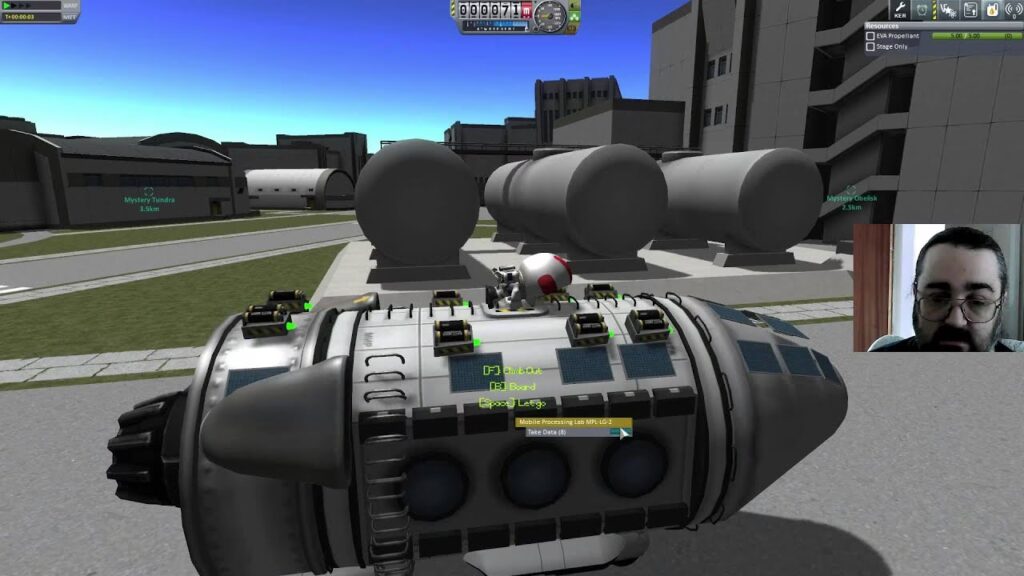Select the Mystery Obelisk waypoint marker

pyautogui.click(x=851, y=189)
